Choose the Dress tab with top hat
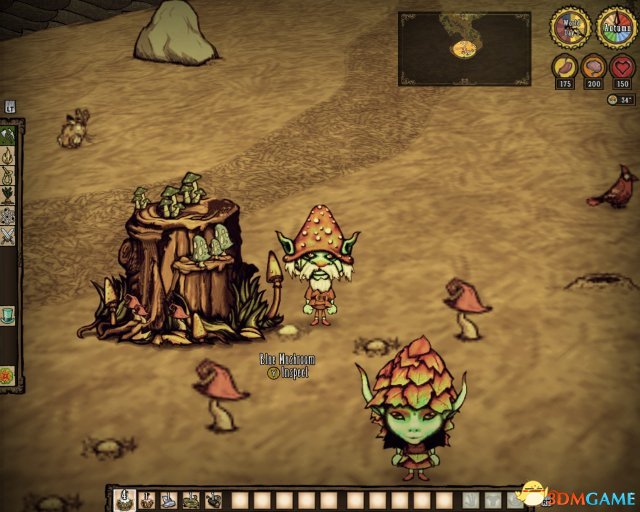 point(9,315)
